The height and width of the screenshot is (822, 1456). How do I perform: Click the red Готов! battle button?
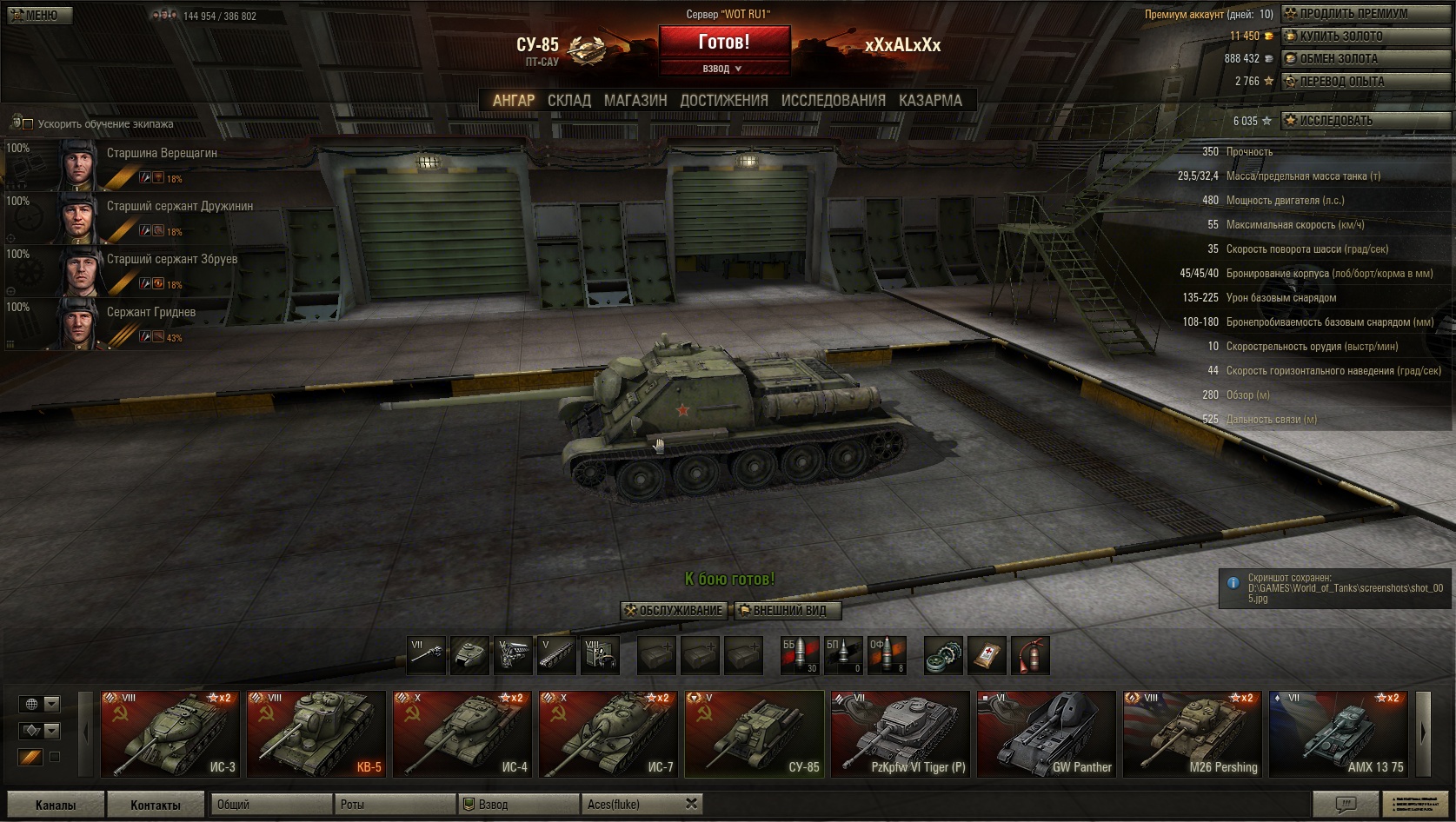pyautogui.click(x=724, y=42)
